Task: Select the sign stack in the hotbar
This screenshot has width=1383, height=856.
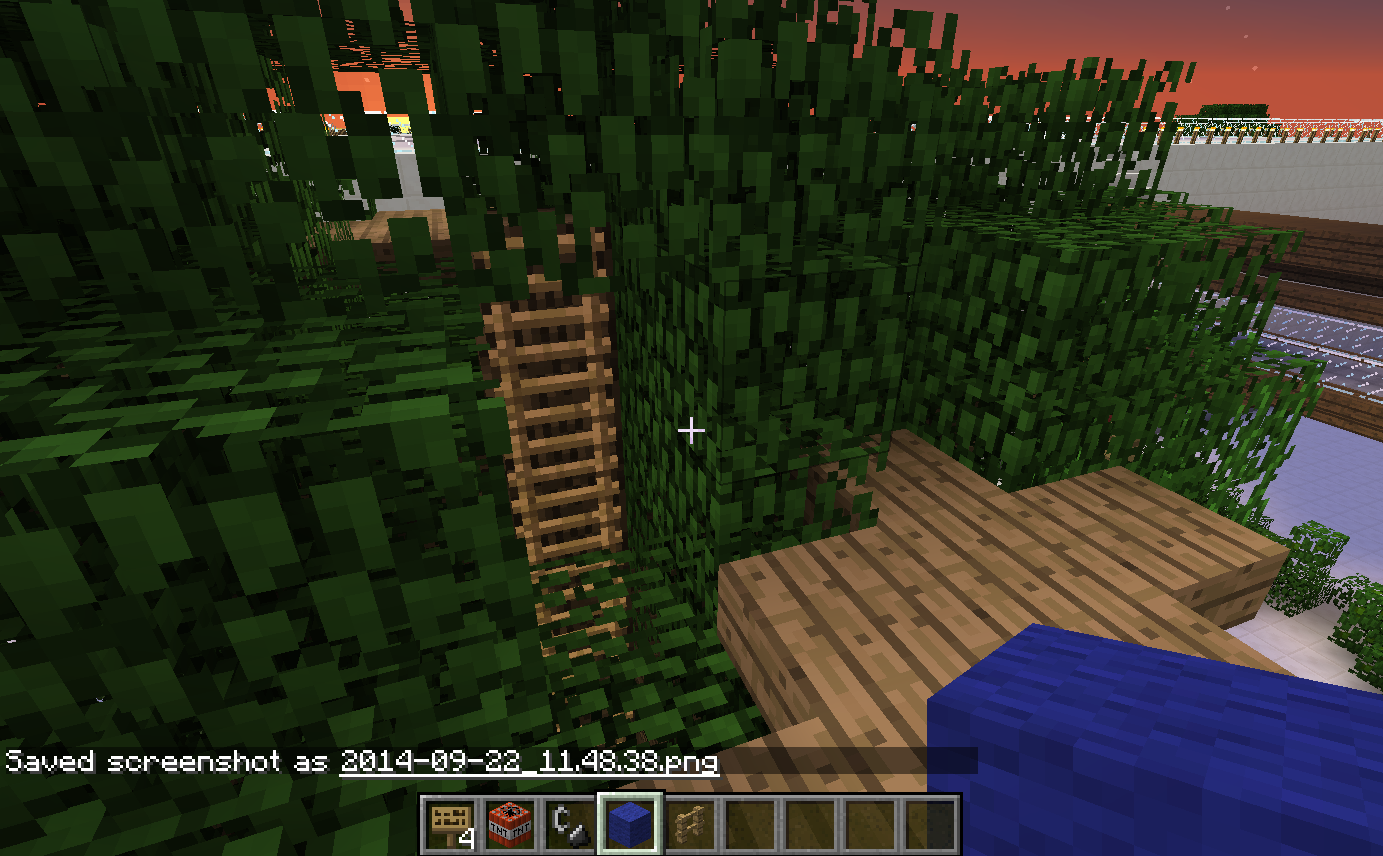Action: pos(450,824)
